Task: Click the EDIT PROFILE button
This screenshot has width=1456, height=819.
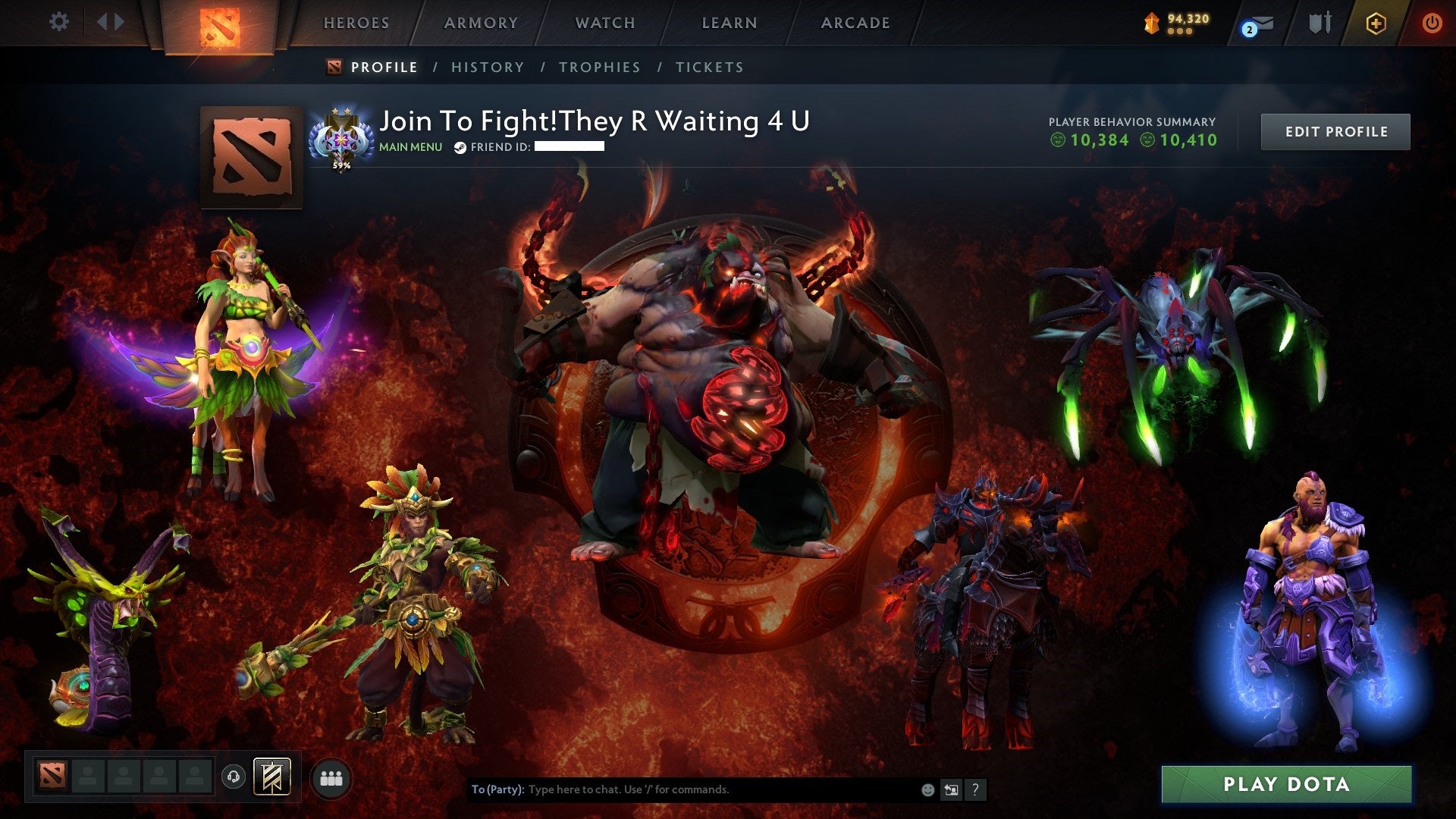Action: click(1335, 130)
